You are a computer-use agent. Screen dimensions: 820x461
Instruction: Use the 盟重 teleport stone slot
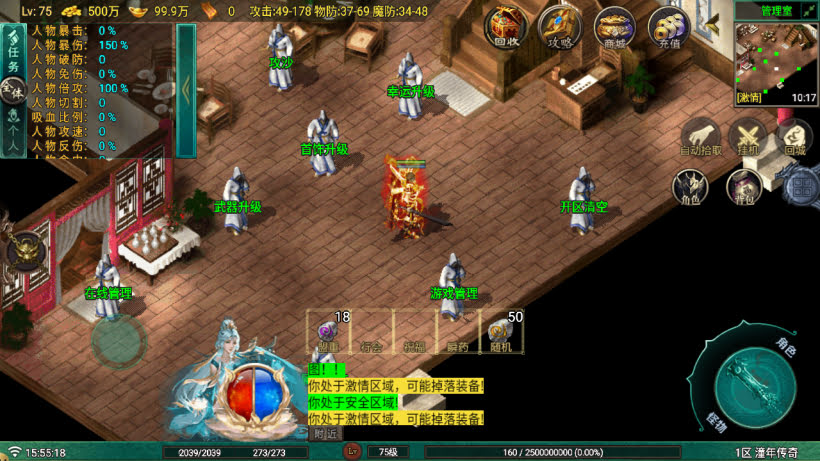(328, 333)
